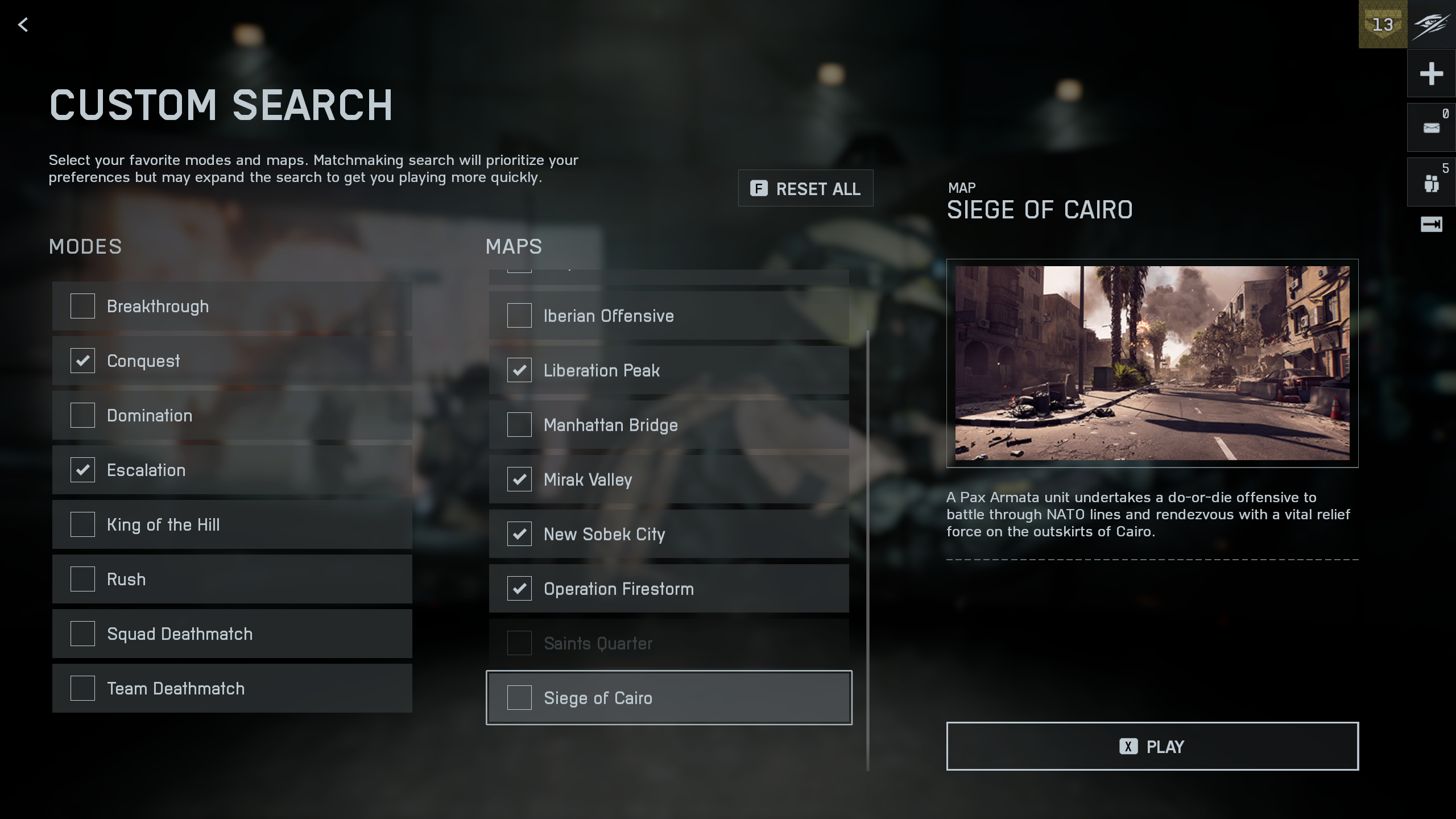Select the Manhattan Bridge map
Image resolution: width=1456 pixels, height=819 pixels.
click(519, 425)
